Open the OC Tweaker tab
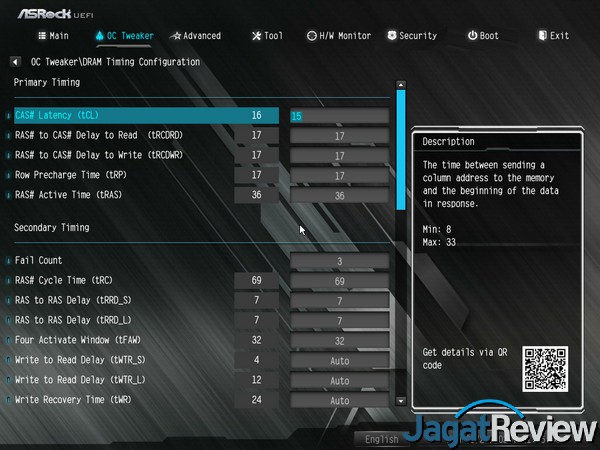Screen dimensions: 600x450 (x=125, y=36)
